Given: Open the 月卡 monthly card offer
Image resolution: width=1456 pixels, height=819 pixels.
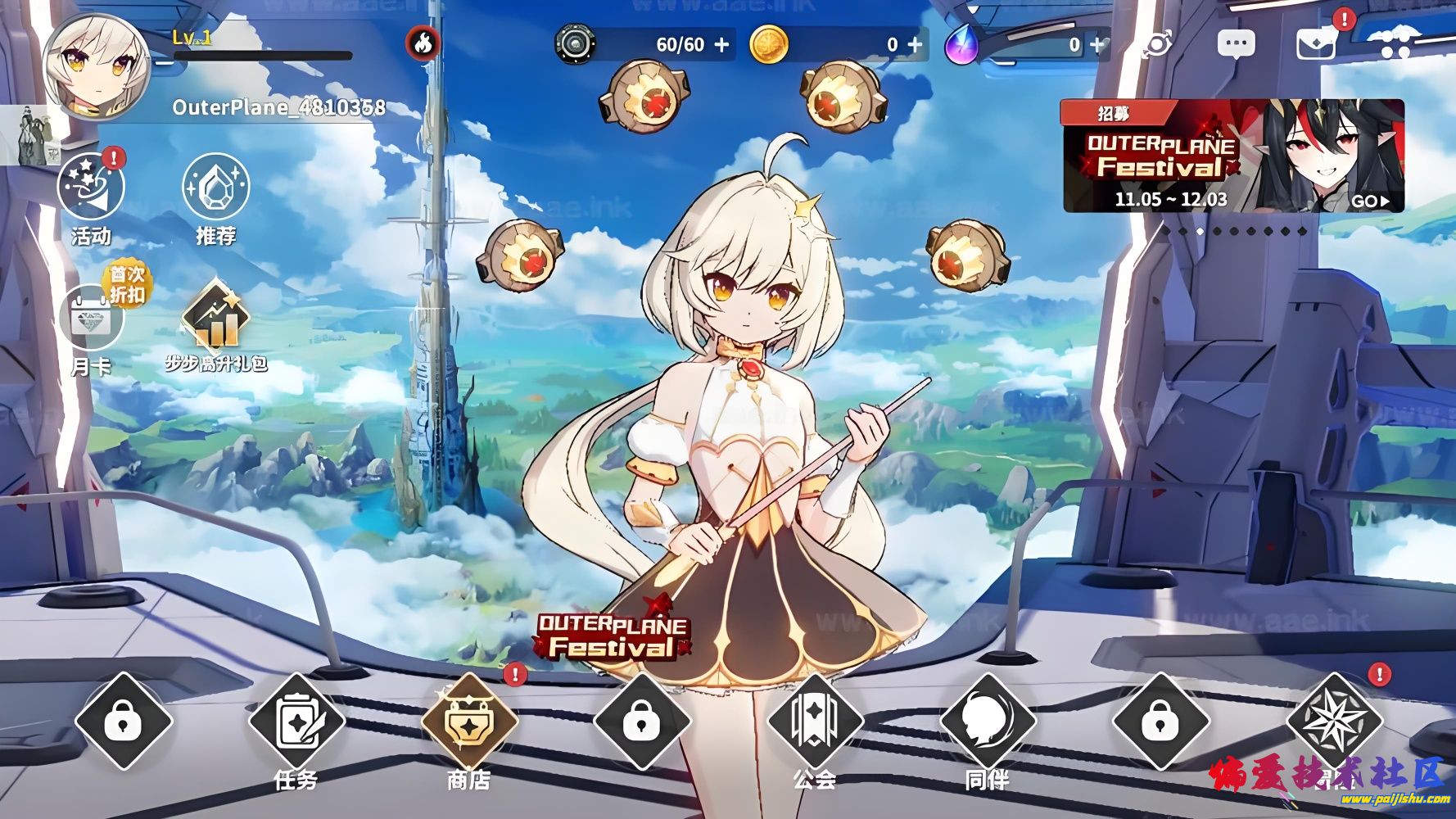Looking at the screenshot, I should 93,328.
